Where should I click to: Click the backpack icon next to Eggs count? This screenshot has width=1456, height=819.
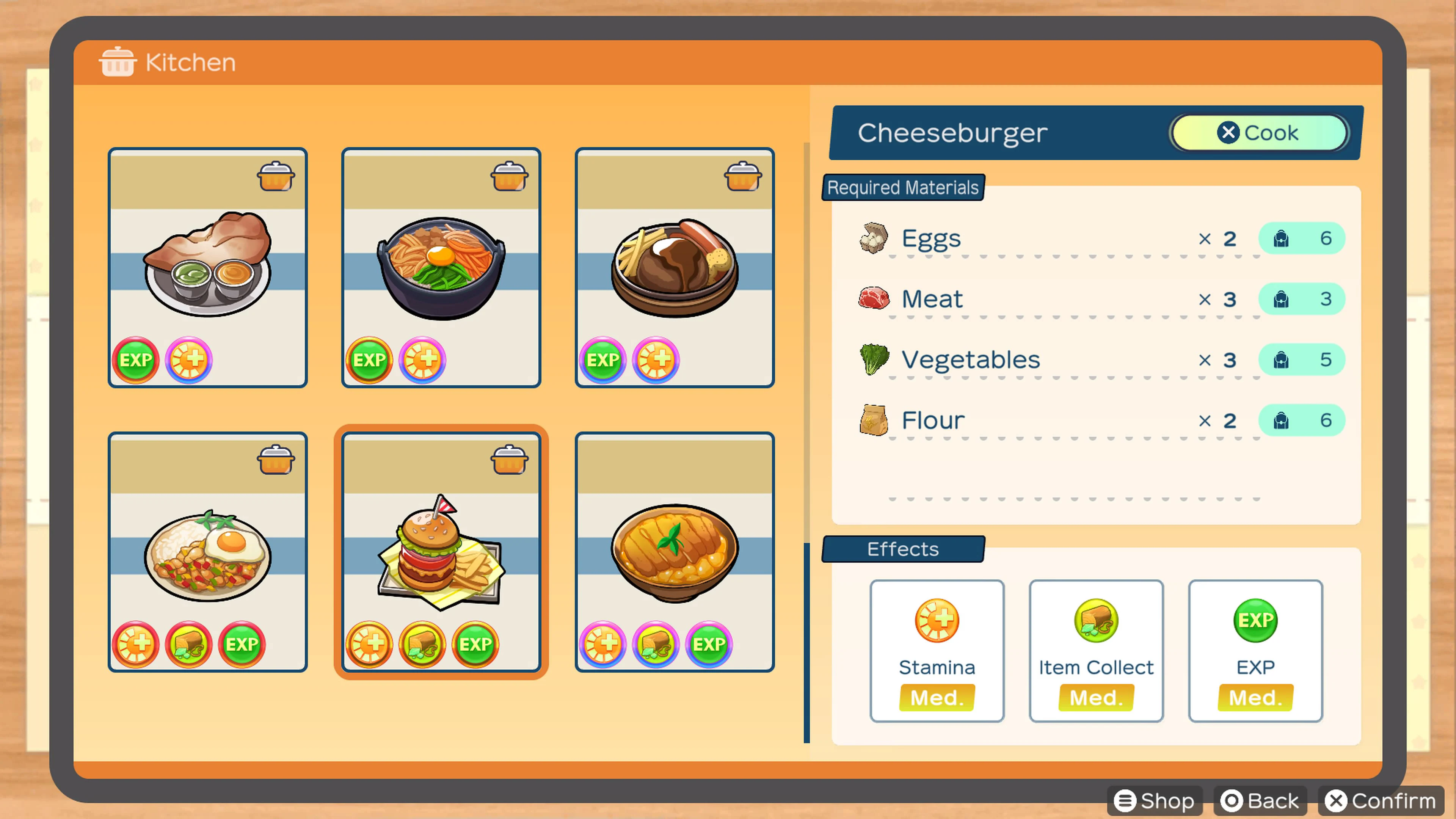tap(1281, 238)
